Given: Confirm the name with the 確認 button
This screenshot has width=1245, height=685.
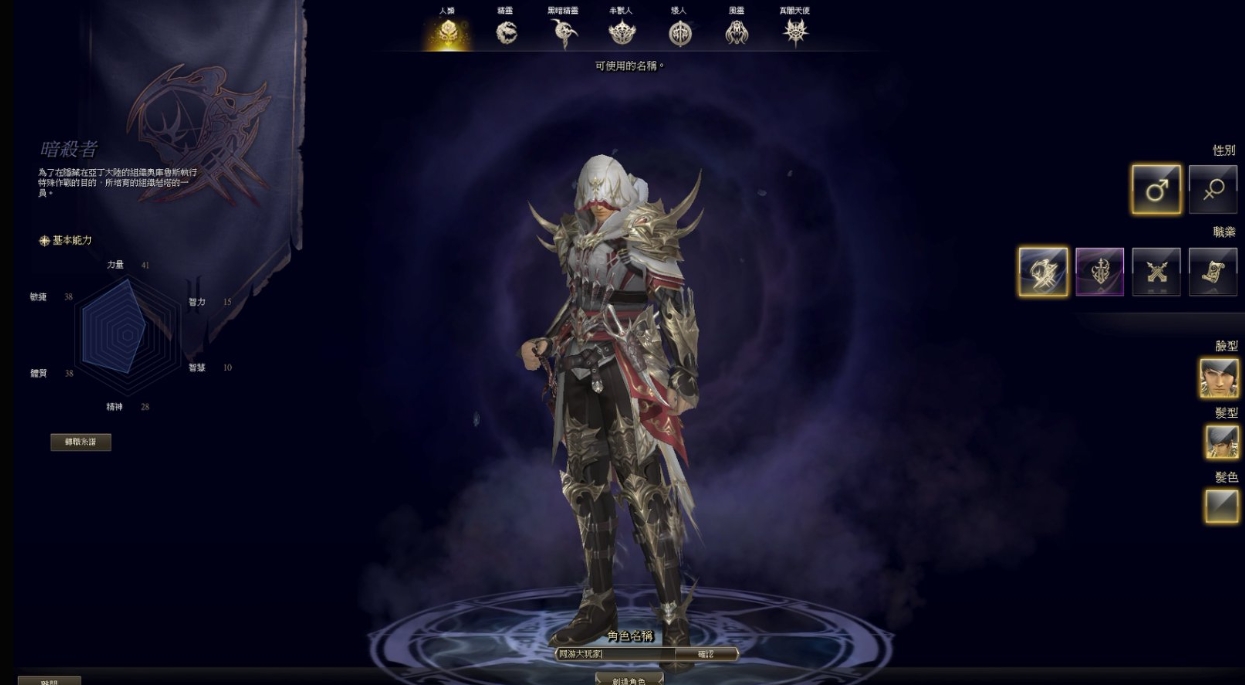Looking at the screenshot, I should point(705,654).
